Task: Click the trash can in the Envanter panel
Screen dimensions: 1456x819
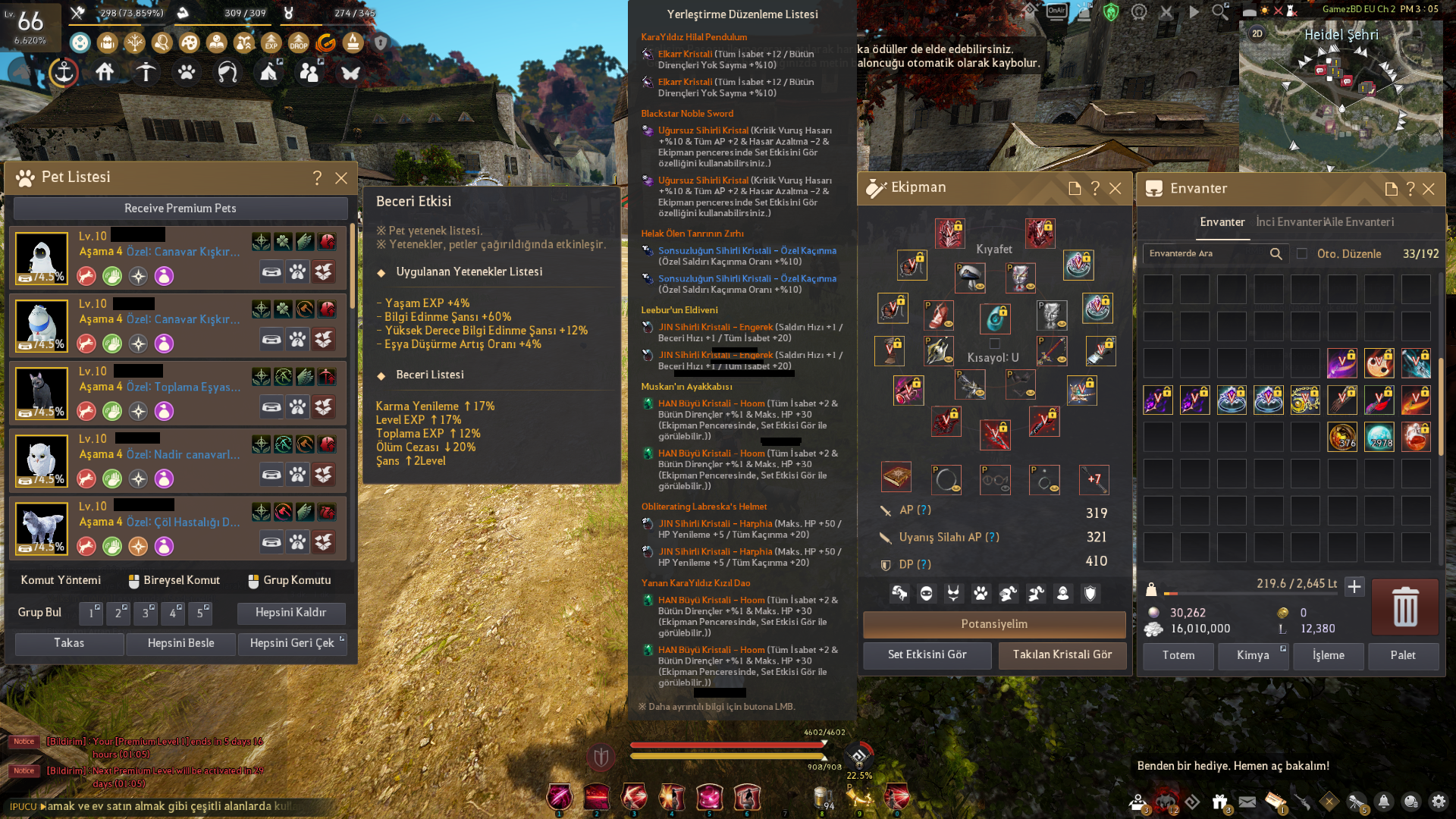Action: [1405, 607]
